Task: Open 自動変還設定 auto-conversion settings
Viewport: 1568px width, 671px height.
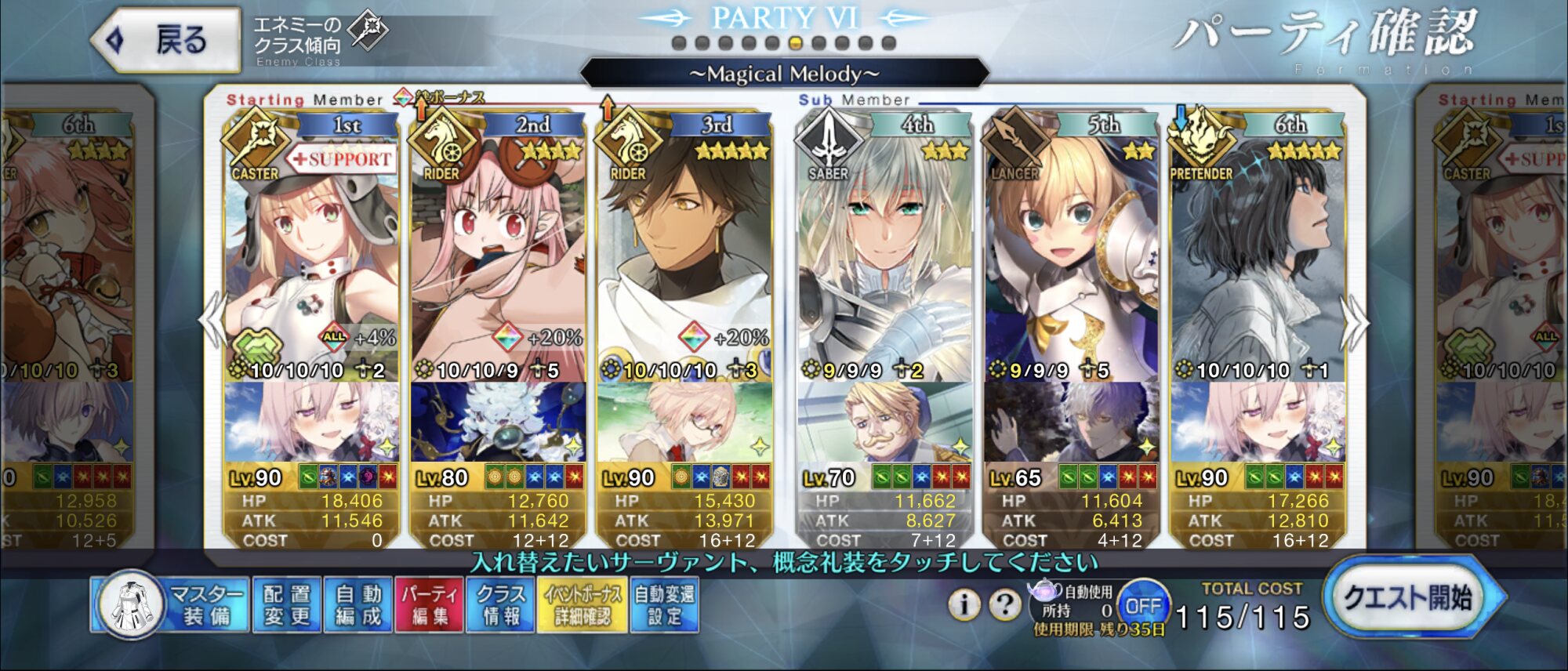Action: 664,604
